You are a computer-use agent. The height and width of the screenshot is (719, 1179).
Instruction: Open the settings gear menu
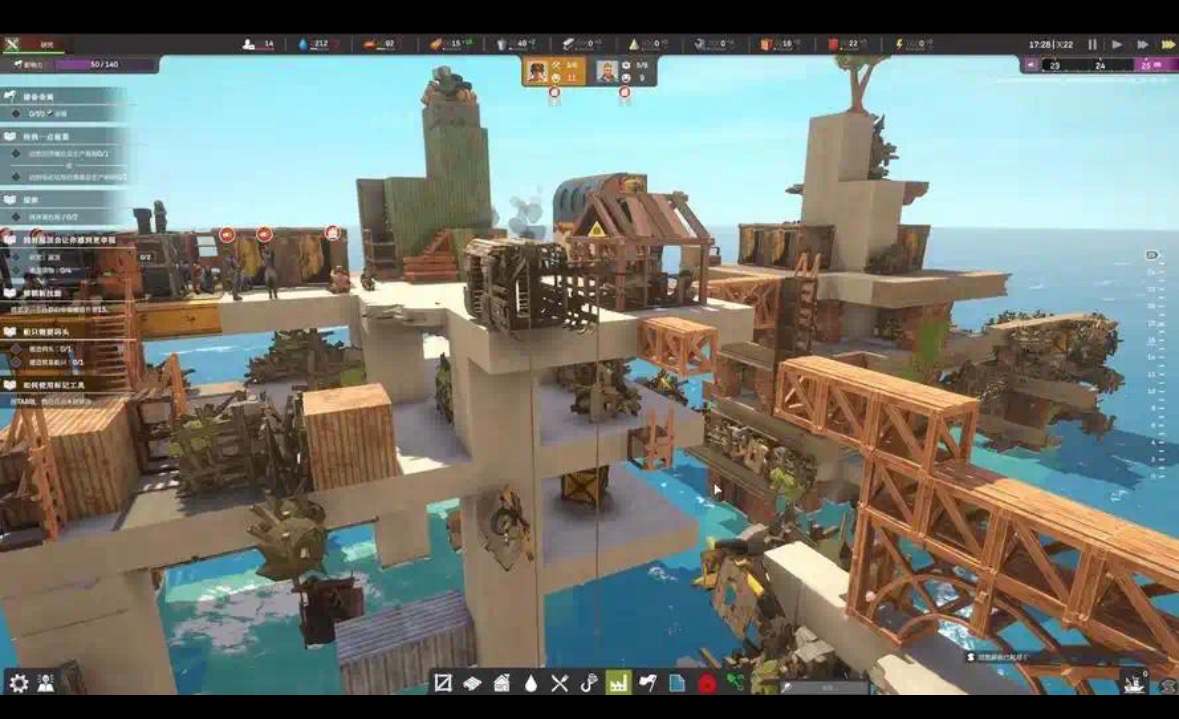tap(19, 683)
